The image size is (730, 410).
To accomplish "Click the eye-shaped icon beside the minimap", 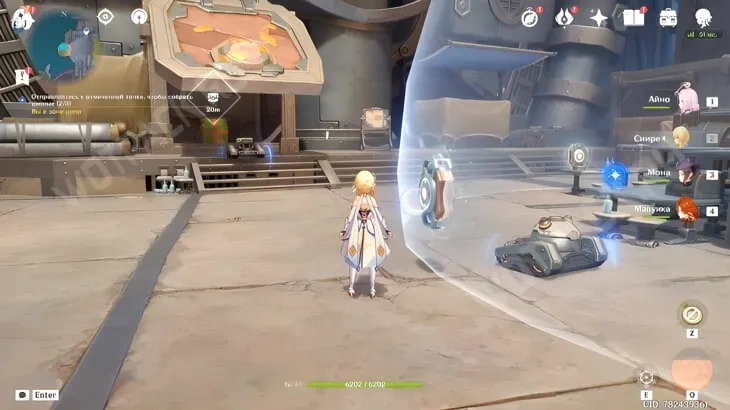I will [x=106, y=16].
